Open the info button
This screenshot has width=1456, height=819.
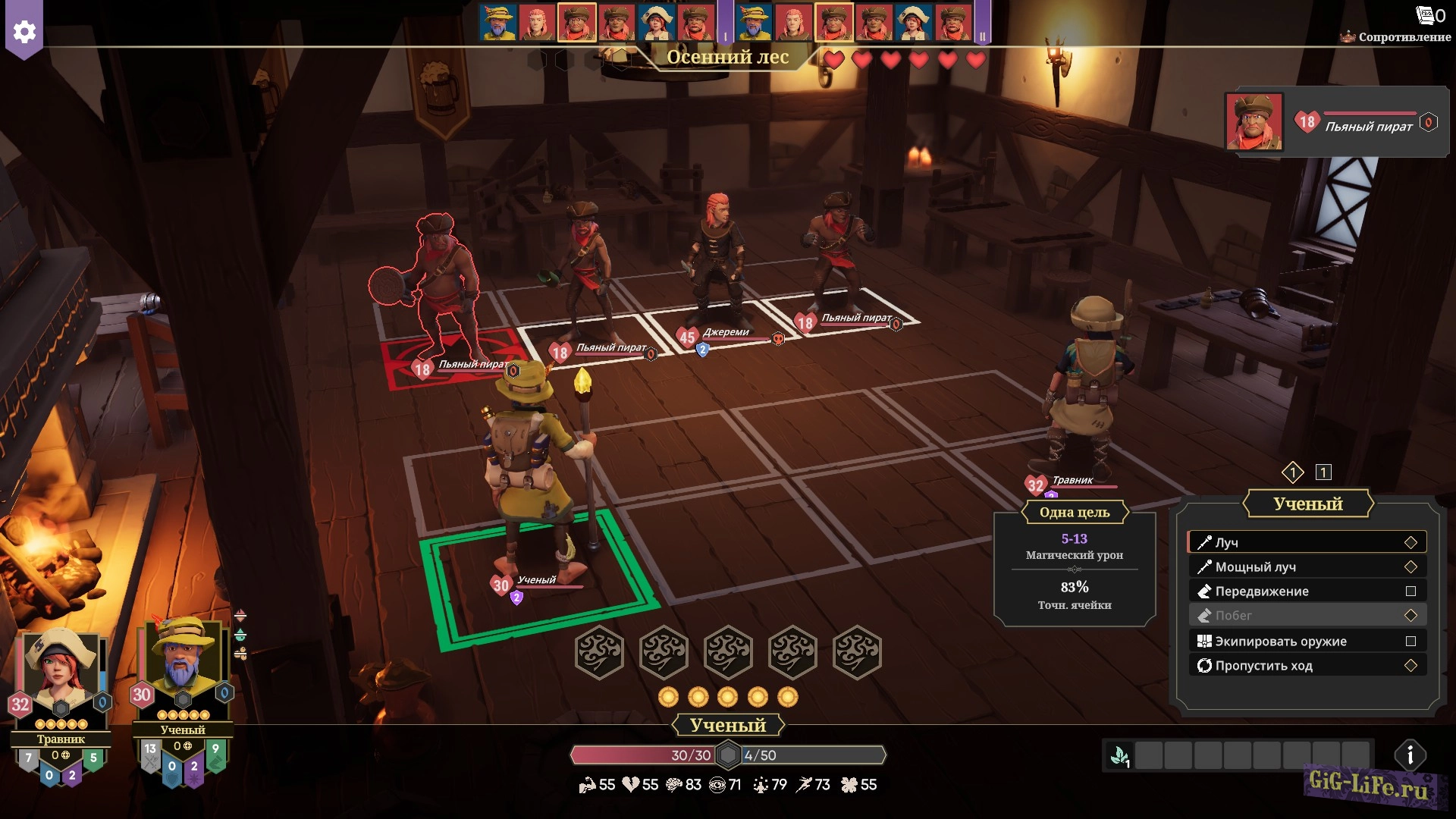(1410, 755)
